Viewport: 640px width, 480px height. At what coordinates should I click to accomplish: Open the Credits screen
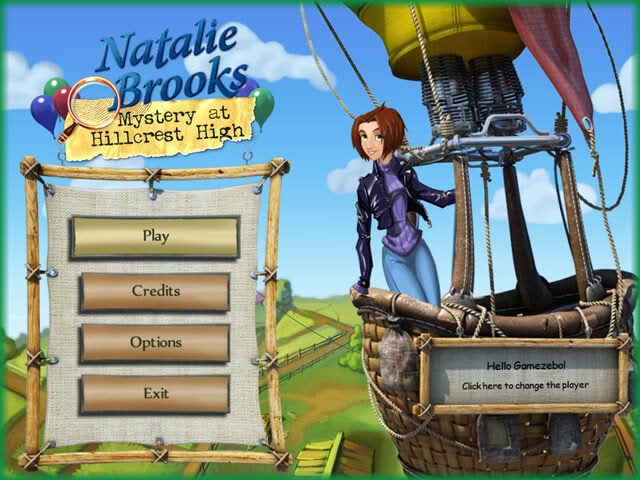155,291
